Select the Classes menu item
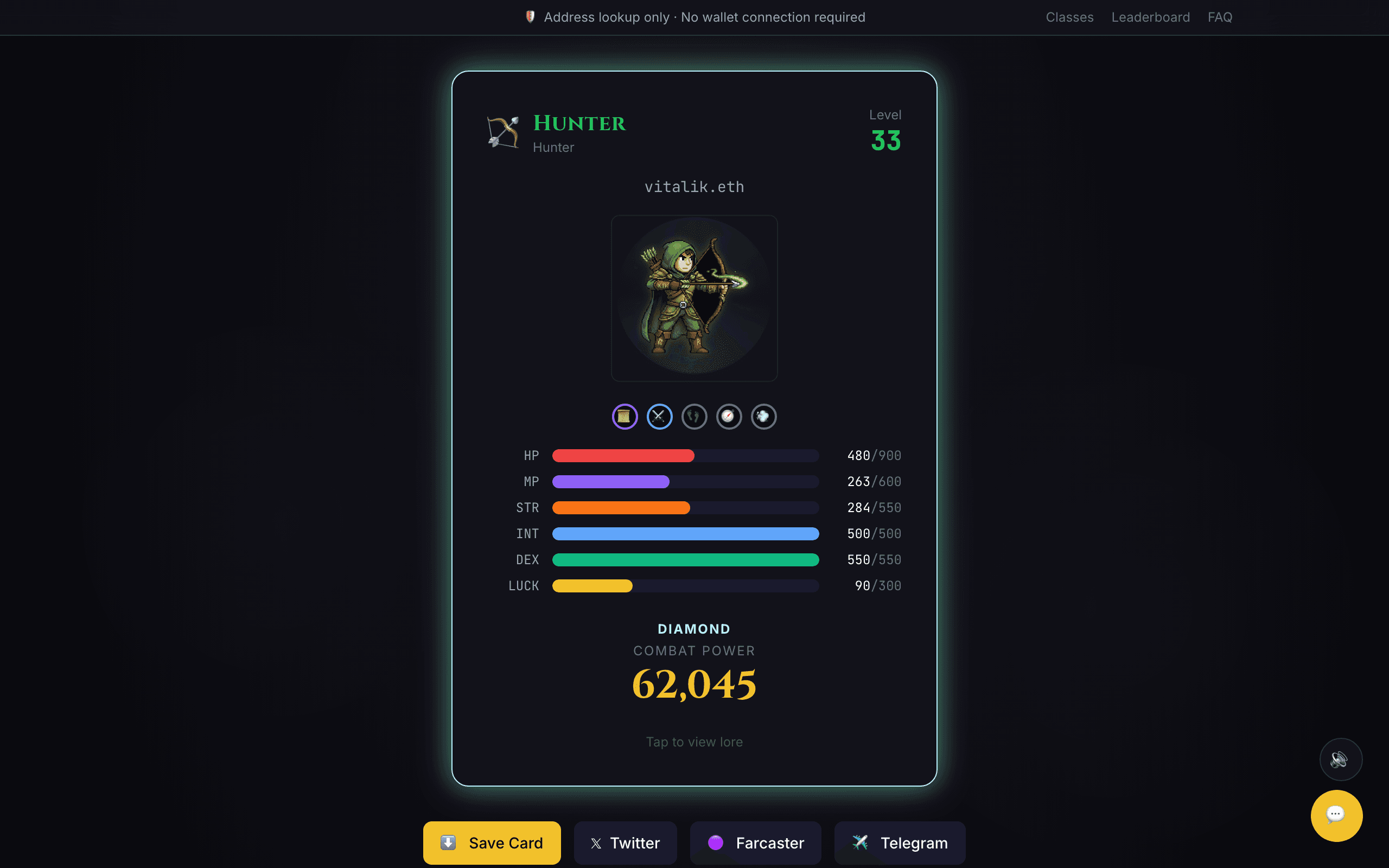The image size is (1389, 868). click(x=1069, y=17)
